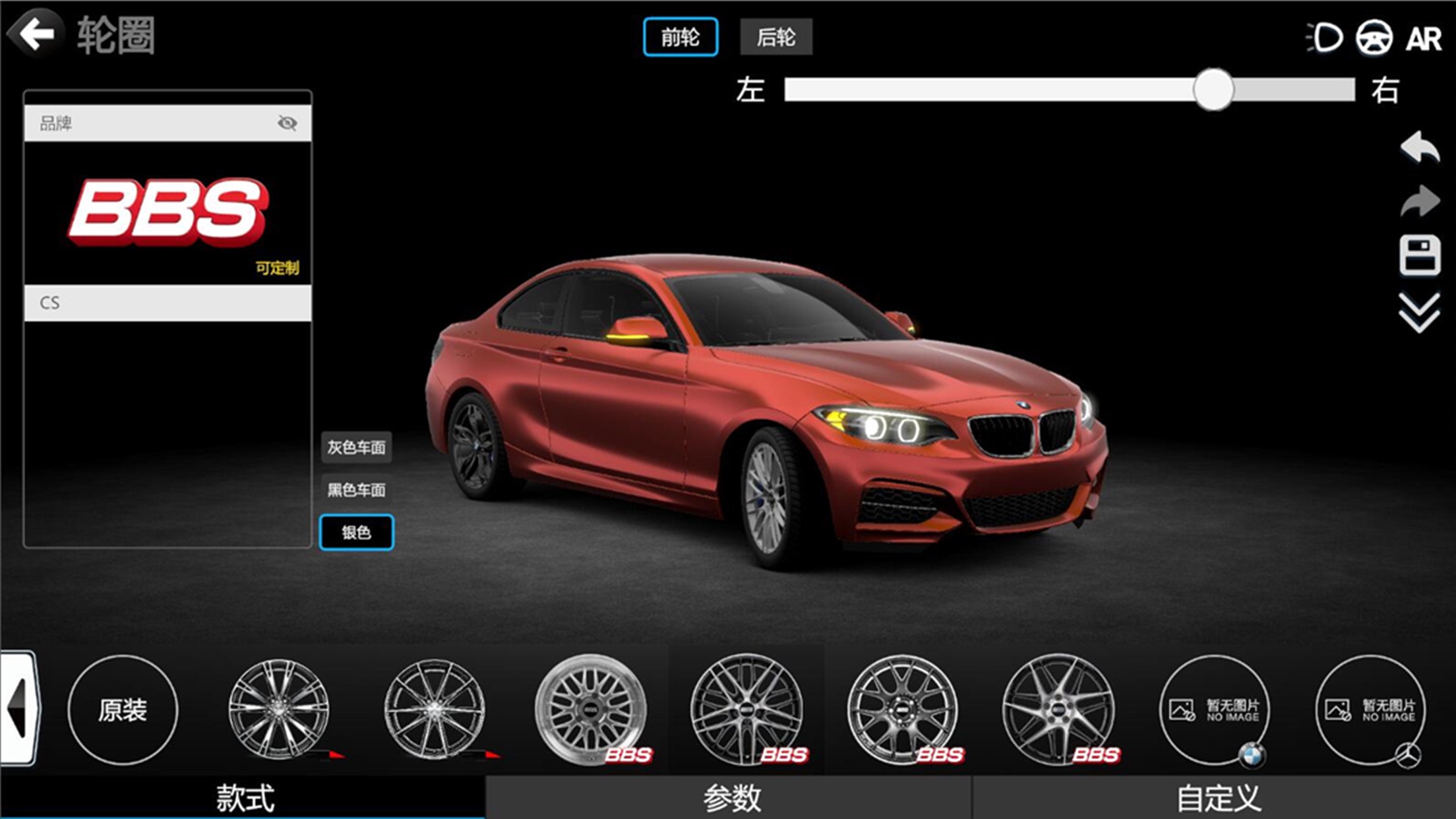
Task: Launch AR mode
Action: (1424, 40)
